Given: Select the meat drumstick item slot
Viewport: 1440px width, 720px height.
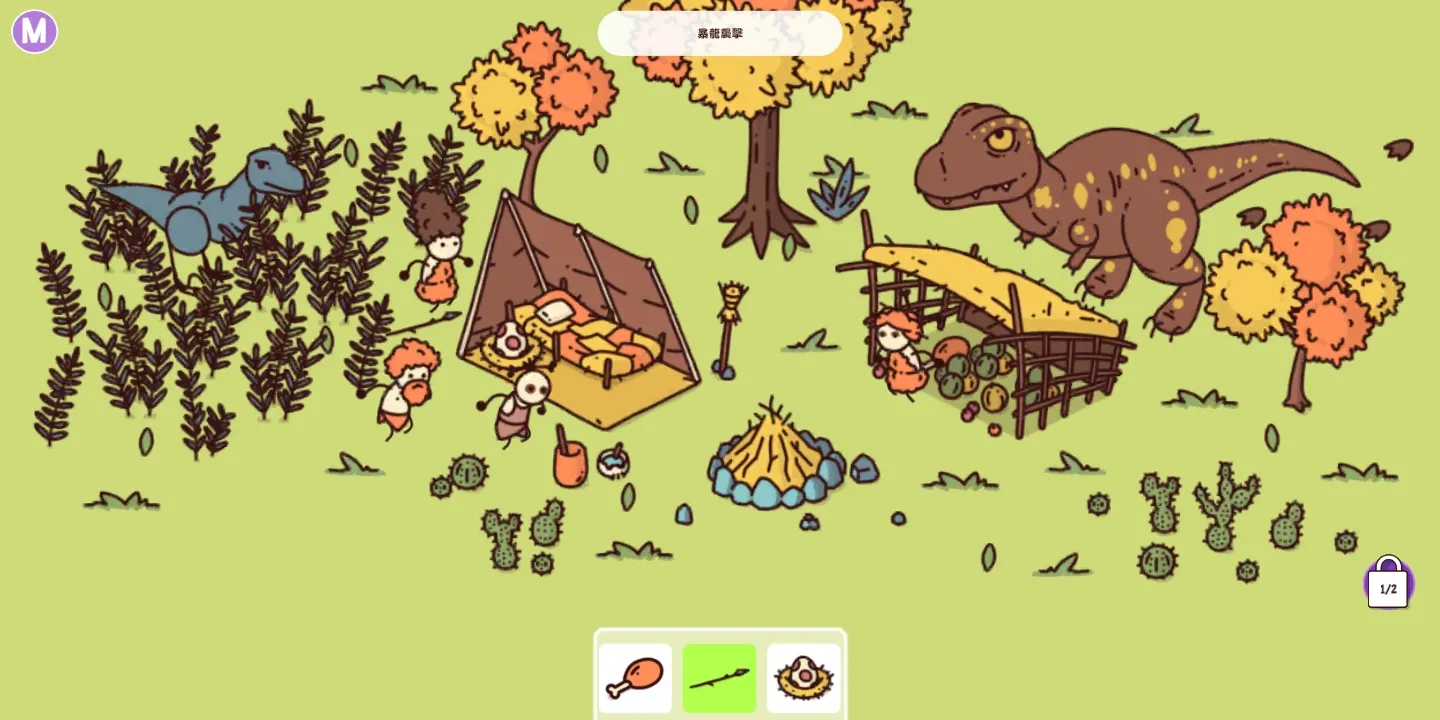Looking at the screenshot, I should (x=635, y=678).
